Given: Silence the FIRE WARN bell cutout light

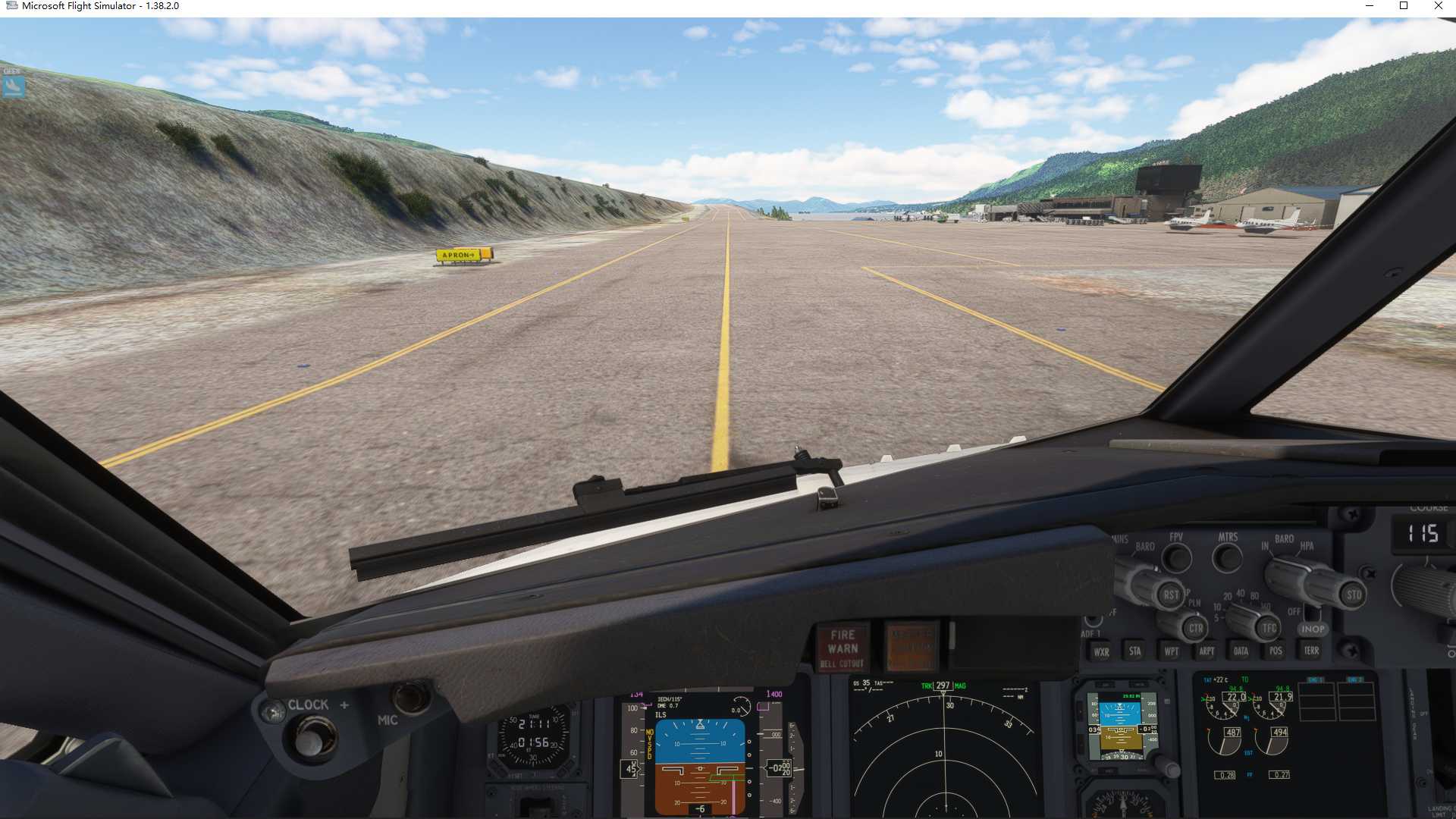Looking at the screenshot, I should coord(843,648).
